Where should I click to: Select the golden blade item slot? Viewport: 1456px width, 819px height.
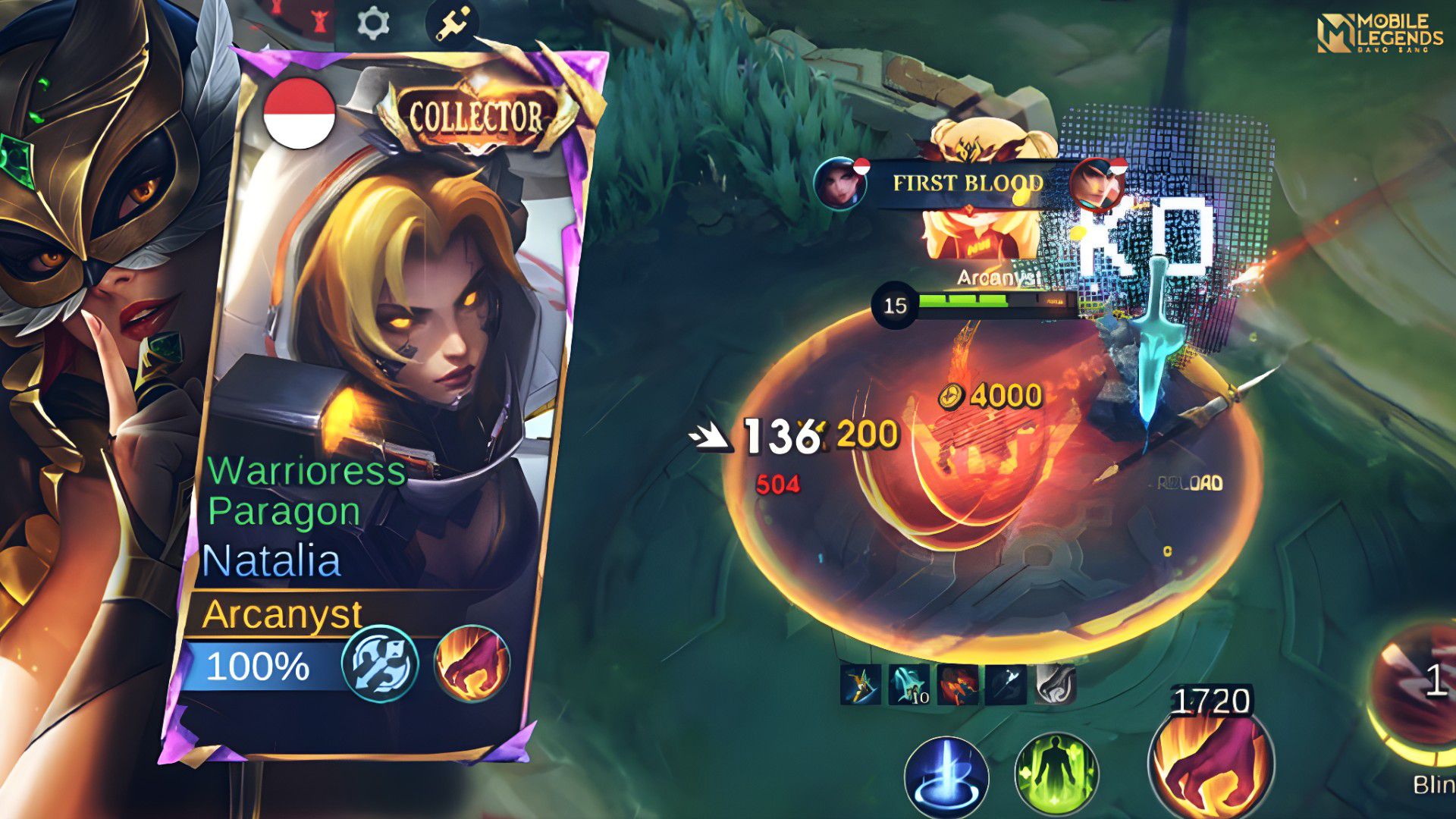click(x=861, y=685)
